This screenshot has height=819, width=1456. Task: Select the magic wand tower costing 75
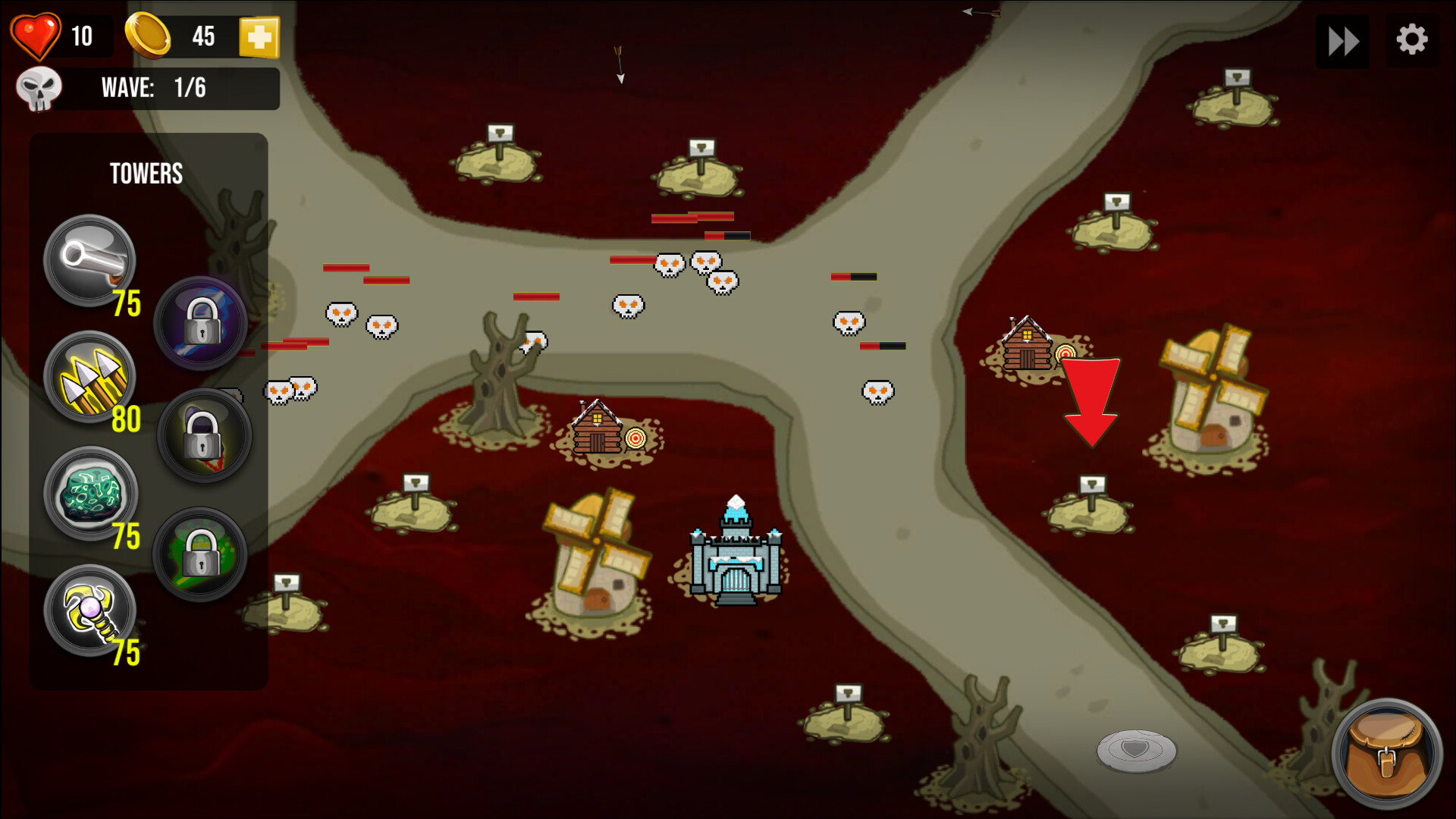pos(89,610)
